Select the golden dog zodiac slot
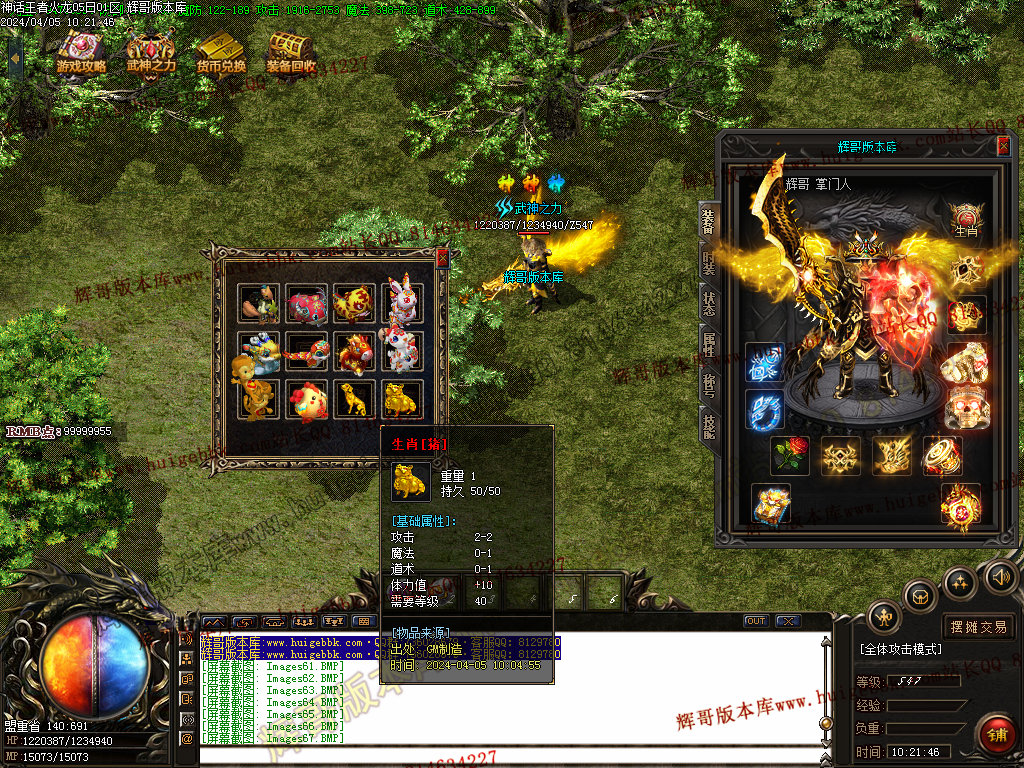Screen dimensions: 1024x768 pyautogui.click(x=354, y=399)
